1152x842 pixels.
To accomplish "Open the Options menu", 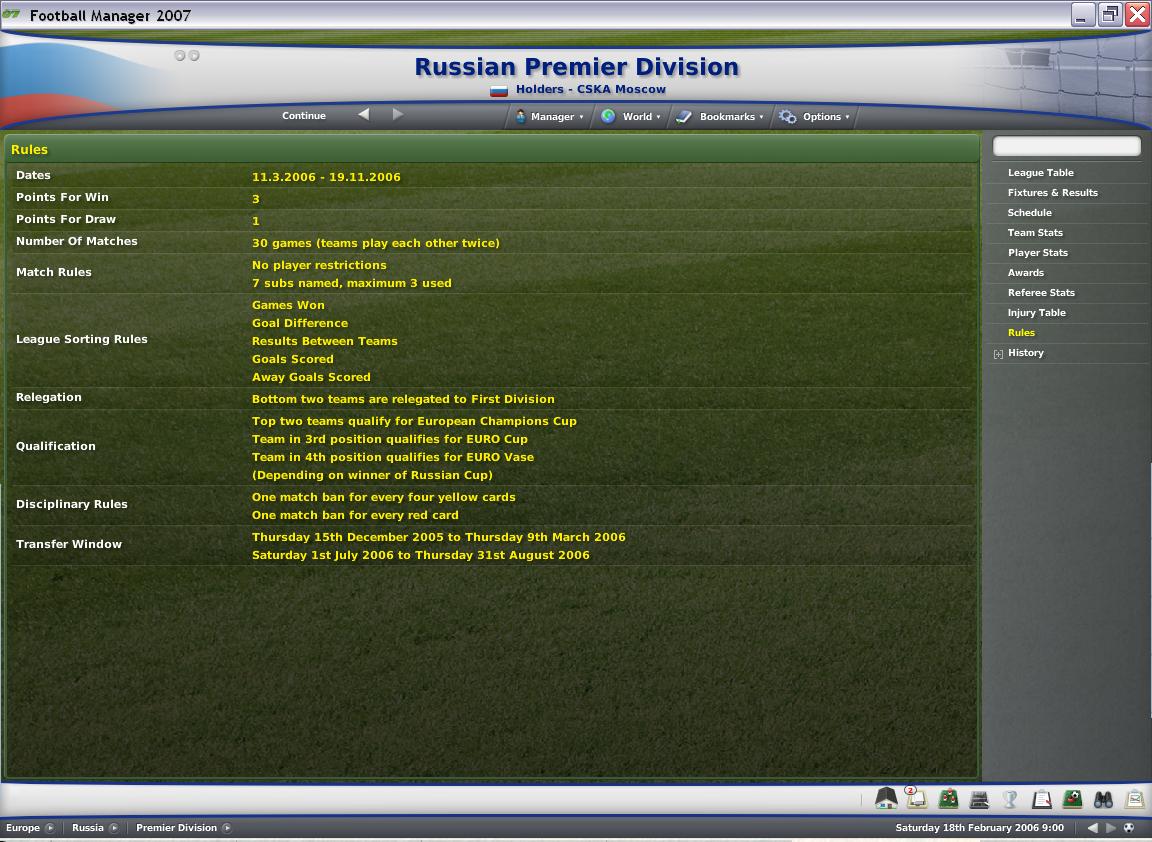I will pos(816,117).
